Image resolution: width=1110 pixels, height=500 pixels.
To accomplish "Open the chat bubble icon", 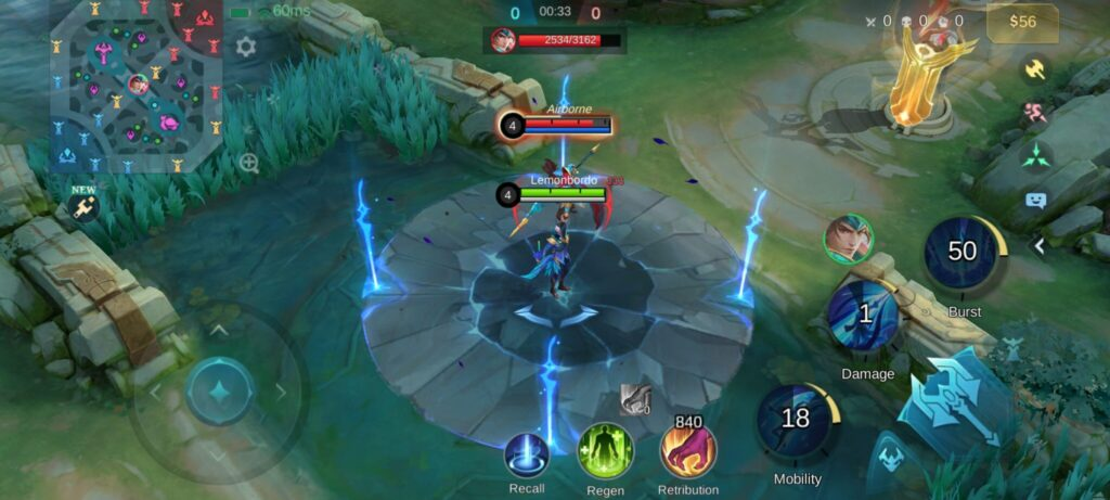I will click(1035, 200).
